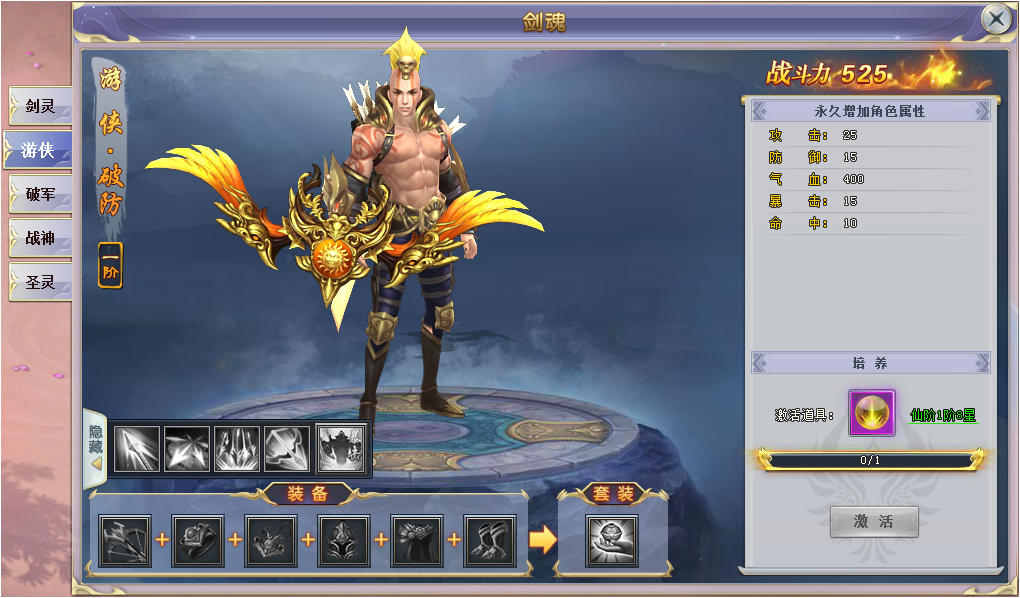Select the purple activation item orb
The width and height of the screenshot is (1020, 598).
pos(872,413)
